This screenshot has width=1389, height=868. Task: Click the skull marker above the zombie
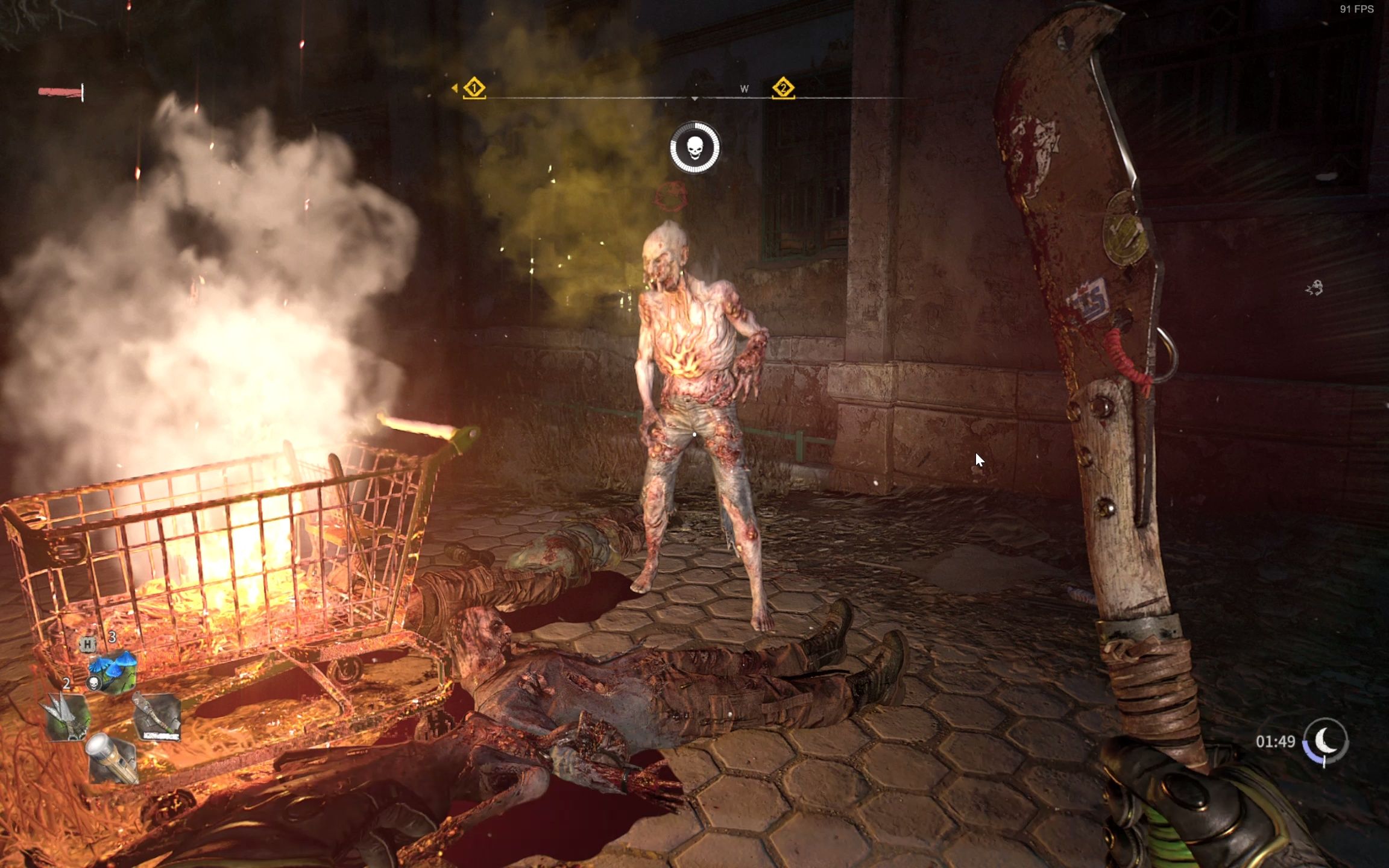tap(695, 148)
